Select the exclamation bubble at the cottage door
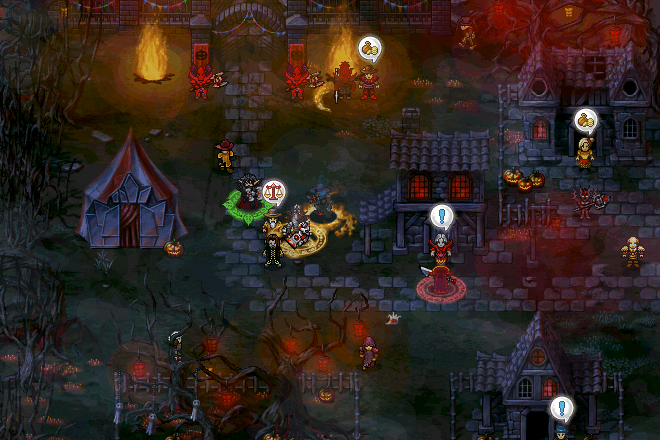This screenshot has height=440, width=660. 562,408
